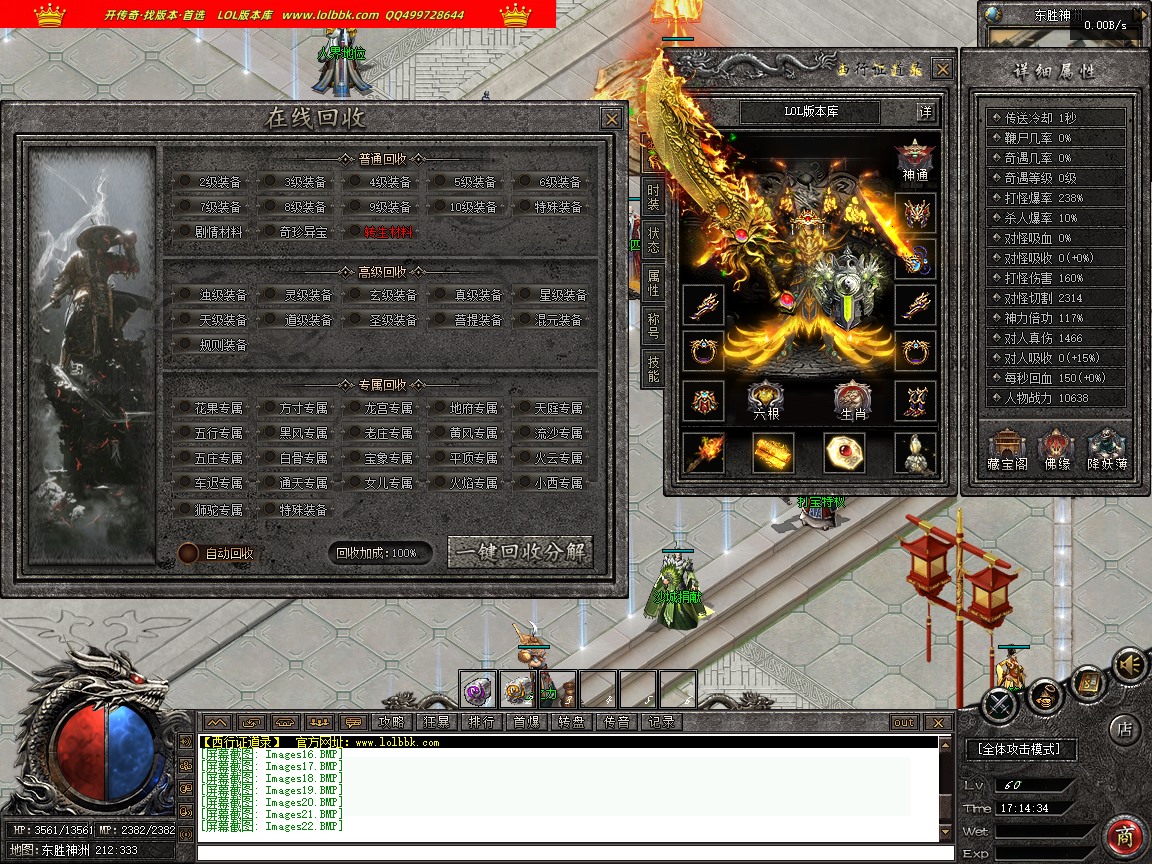The height and width of the screenshot is (864, 1152).
Task: Open the 排行 ranking list
Action: [x=481, y=722]
